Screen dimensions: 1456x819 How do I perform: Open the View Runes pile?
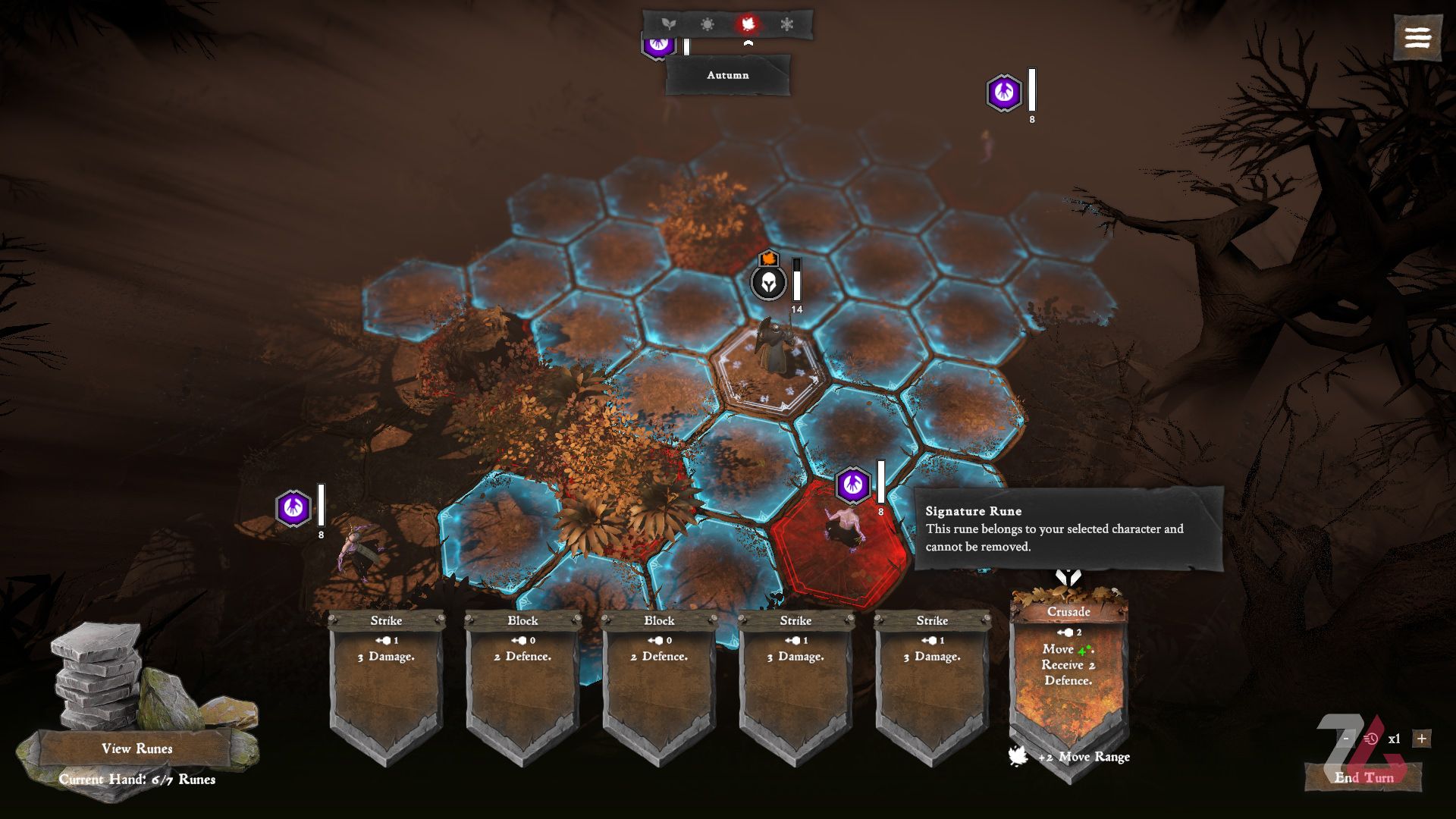(136, 748)
